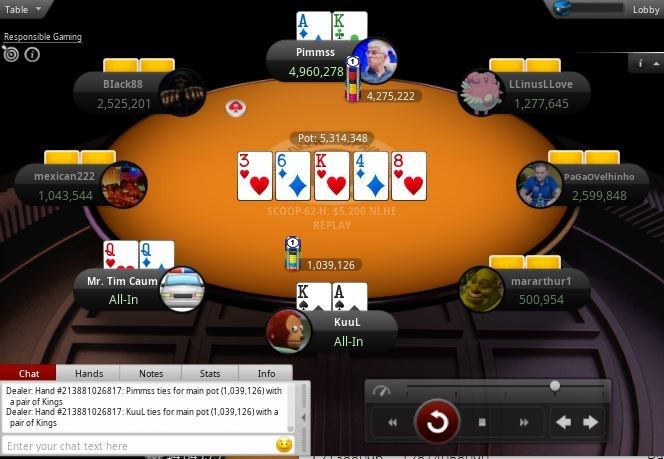The height and width of the screenshot is (459, 664).
Task: Stop the hand replay
Action: 481,422
